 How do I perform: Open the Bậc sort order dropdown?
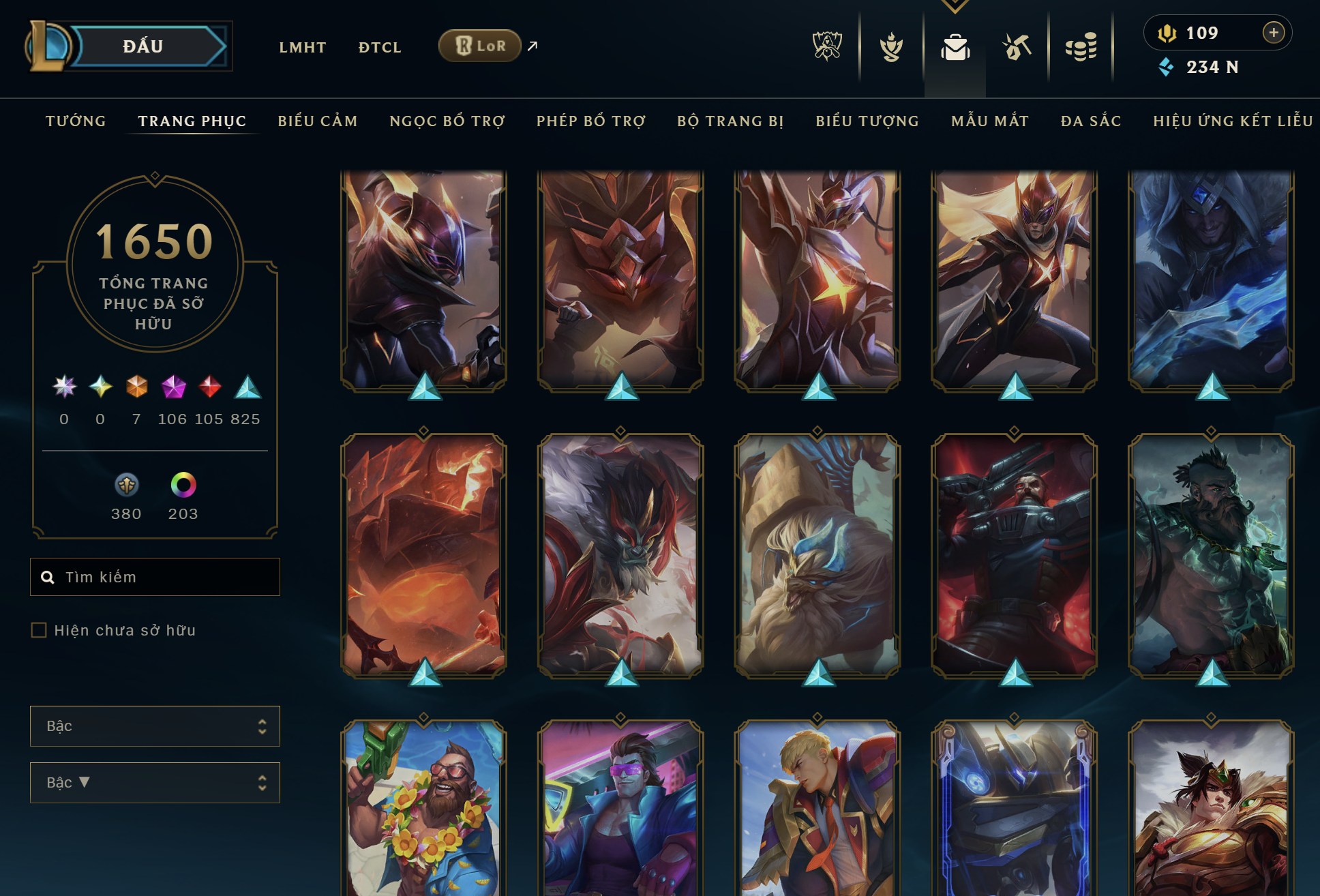(155, 783)
